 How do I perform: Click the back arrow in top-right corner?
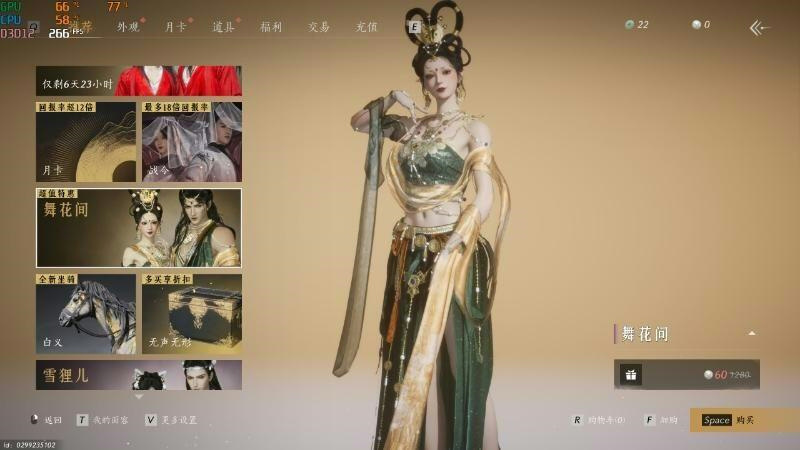tap(760, 27)
